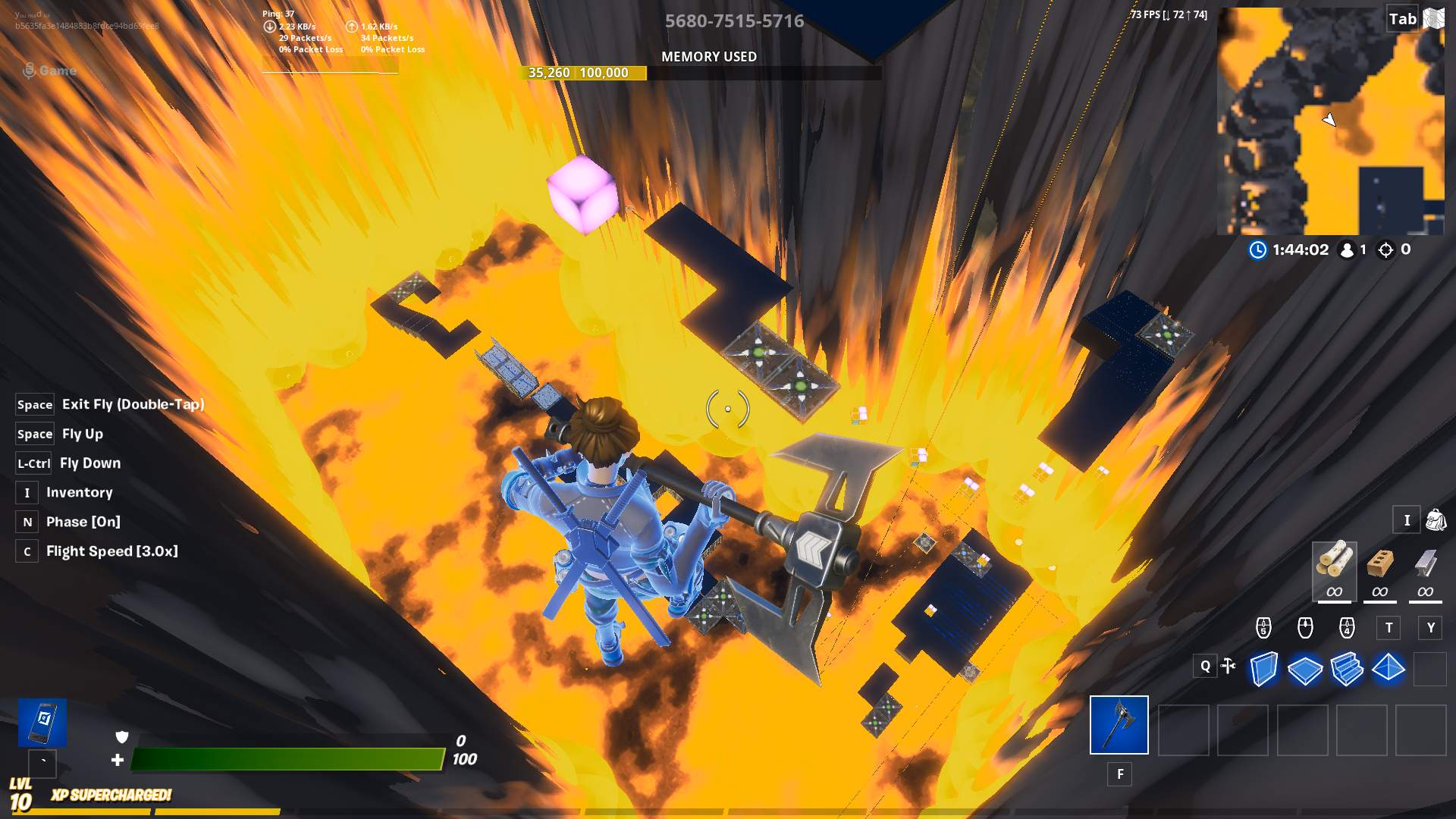Open the full map via the Tab label
Viewport: 1456px width, 819px height.
[x=1401, y=18]
